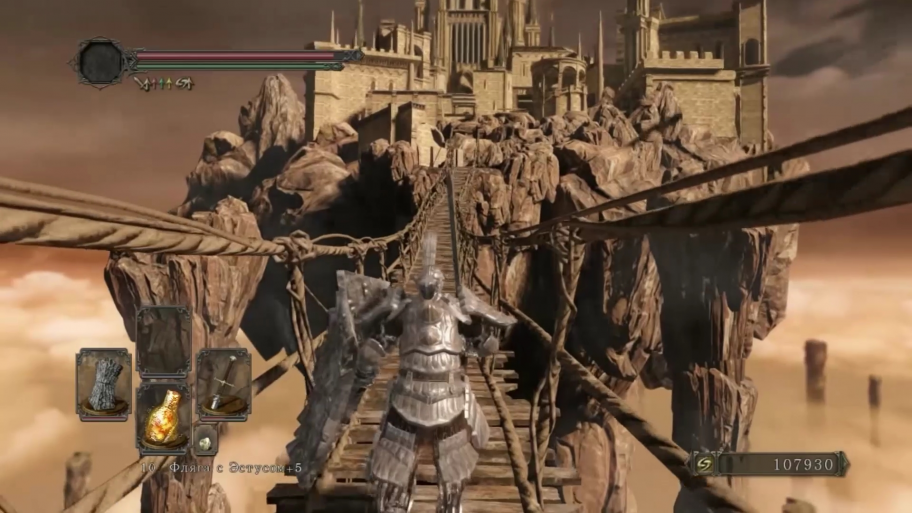Select the empty spell slot above the flask
The height and width of the screenshot is (513, 912).
tap(163, 341)
